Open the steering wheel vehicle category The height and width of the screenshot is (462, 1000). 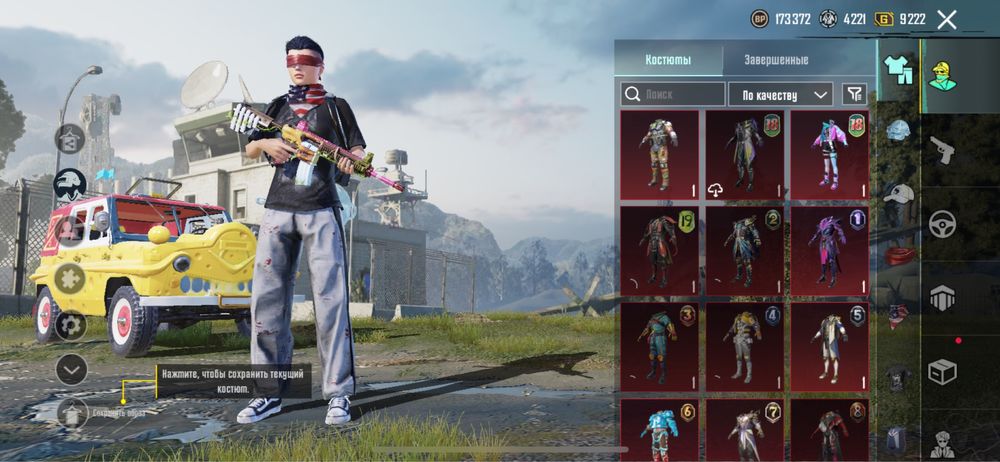coord(942,223)
